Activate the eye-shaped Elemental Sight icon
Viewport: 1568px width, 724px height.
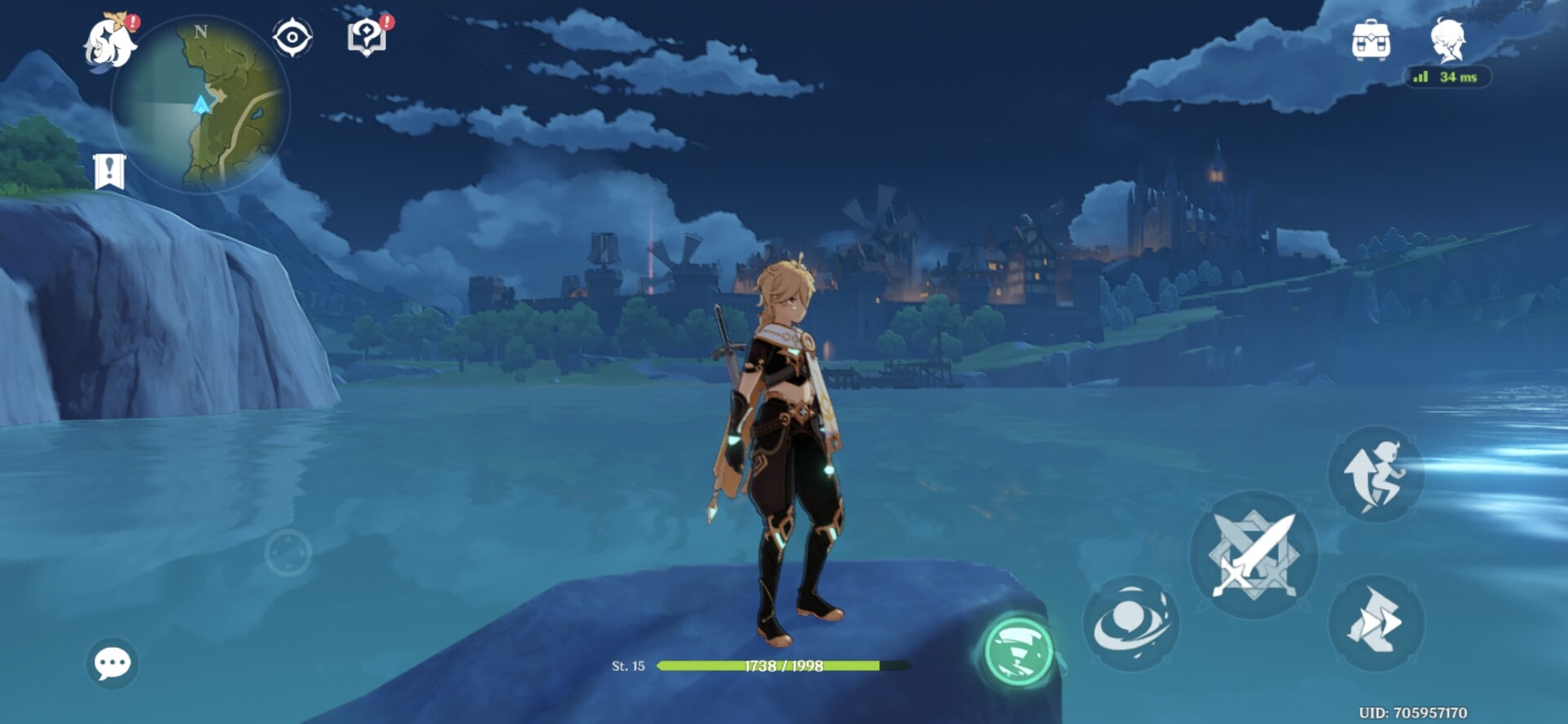click(292, 38)
